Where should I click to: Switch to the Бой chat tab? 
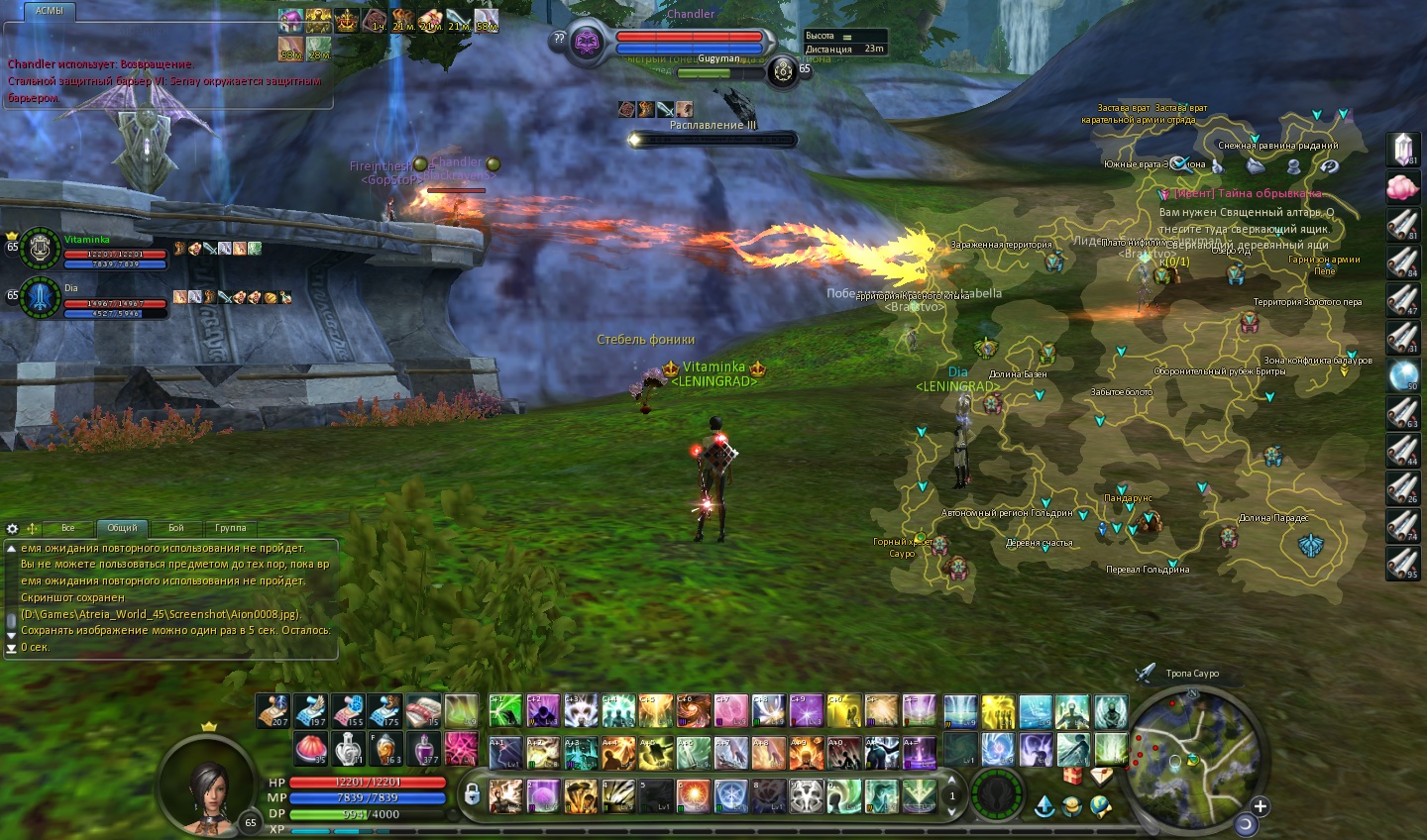[176, 528]
